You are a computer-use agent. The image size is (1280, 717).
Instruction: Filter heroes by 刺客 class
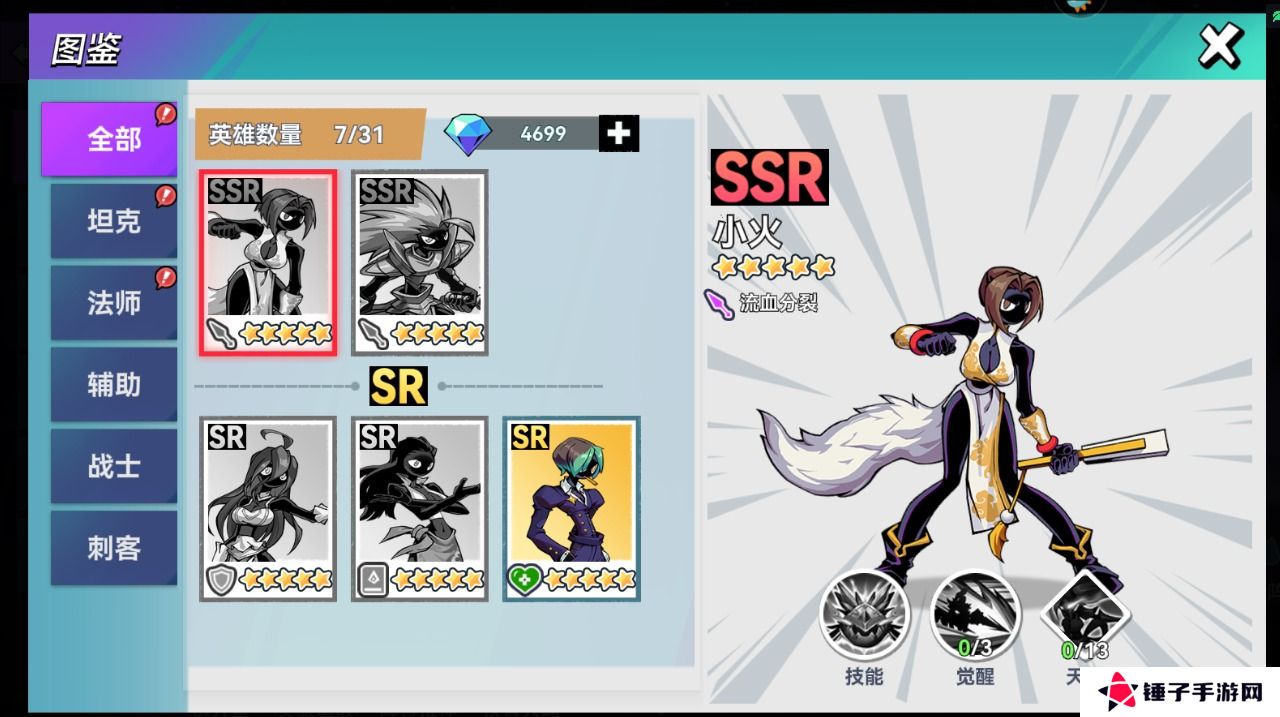pos(113,549)
